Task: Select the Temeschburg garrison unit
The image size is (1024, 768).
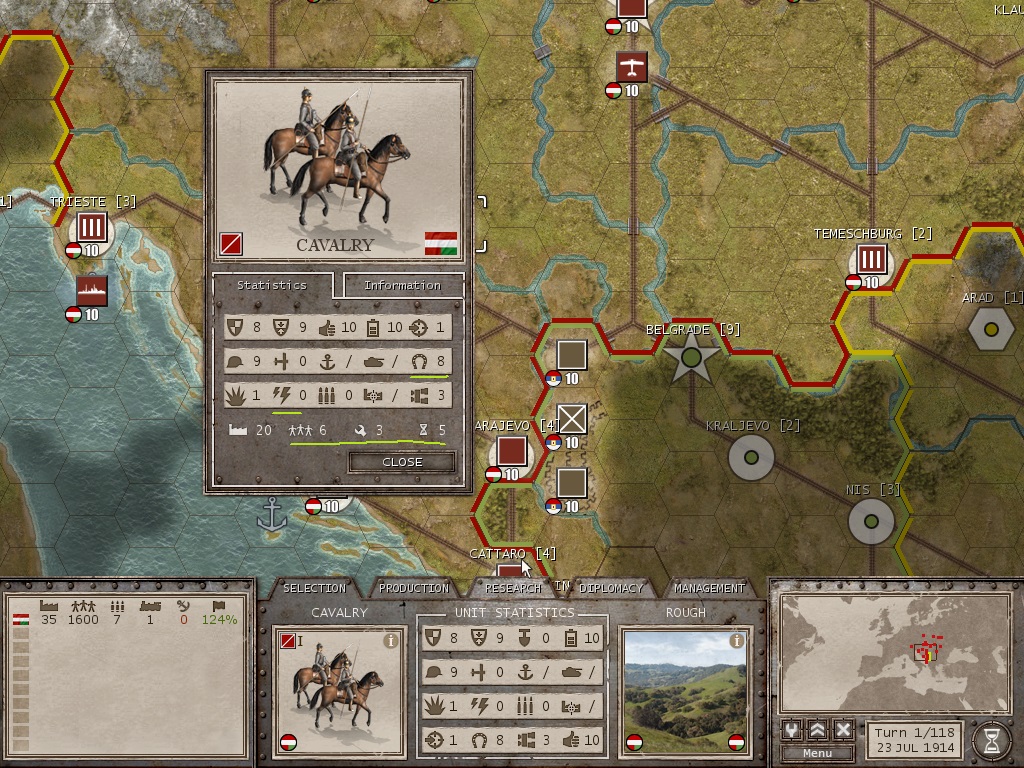Action: 872,260
